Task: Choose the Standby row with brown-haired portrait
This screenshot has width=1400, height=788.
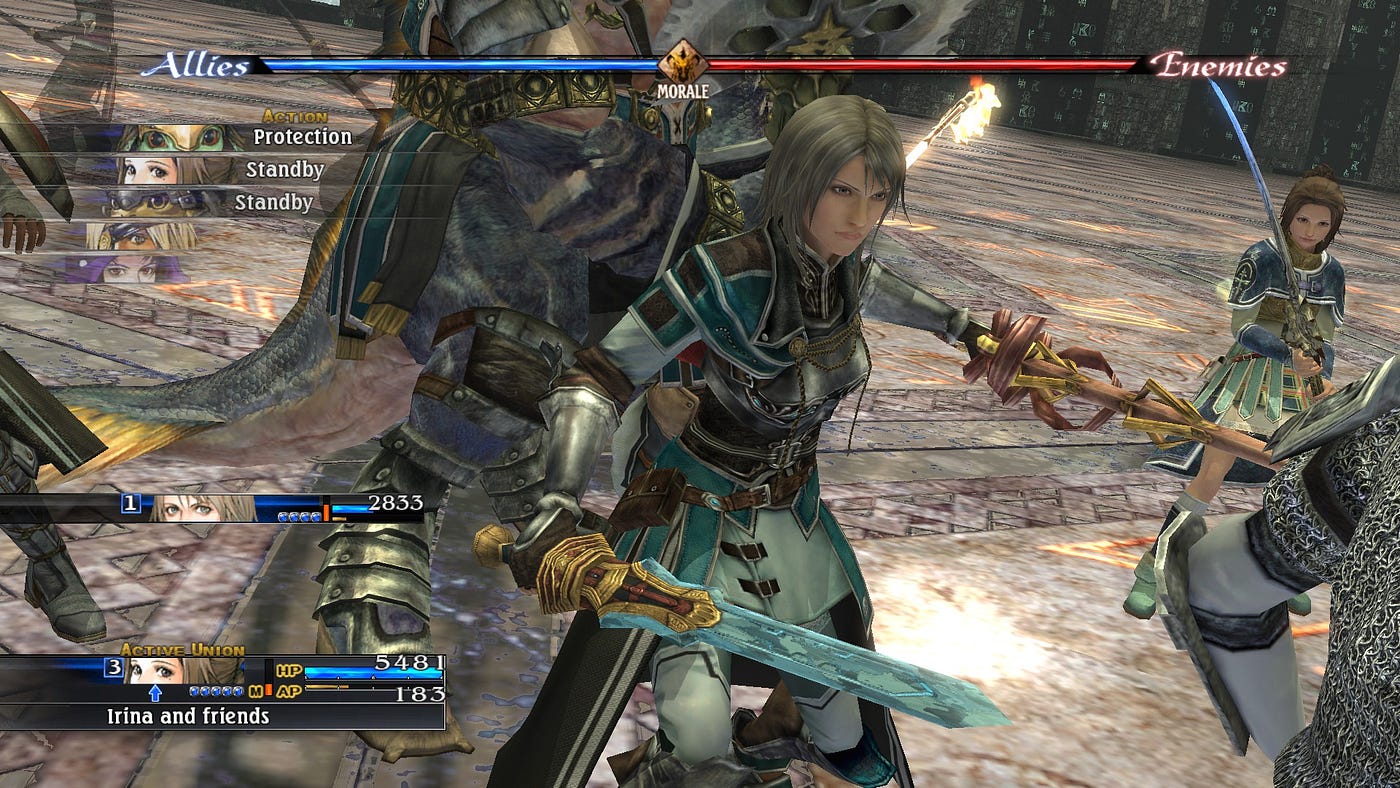Action: point(230,170)
